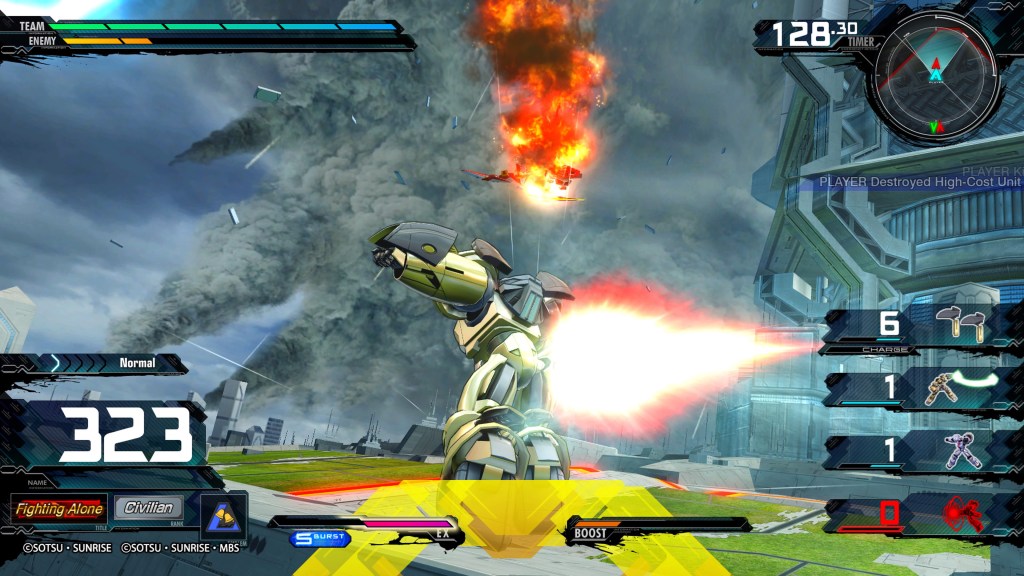Image resolution: width=1024 pixels, height=576 pixels.
Task: Choose the mobile suit with arc slash weapon
Action: point(958,388)
